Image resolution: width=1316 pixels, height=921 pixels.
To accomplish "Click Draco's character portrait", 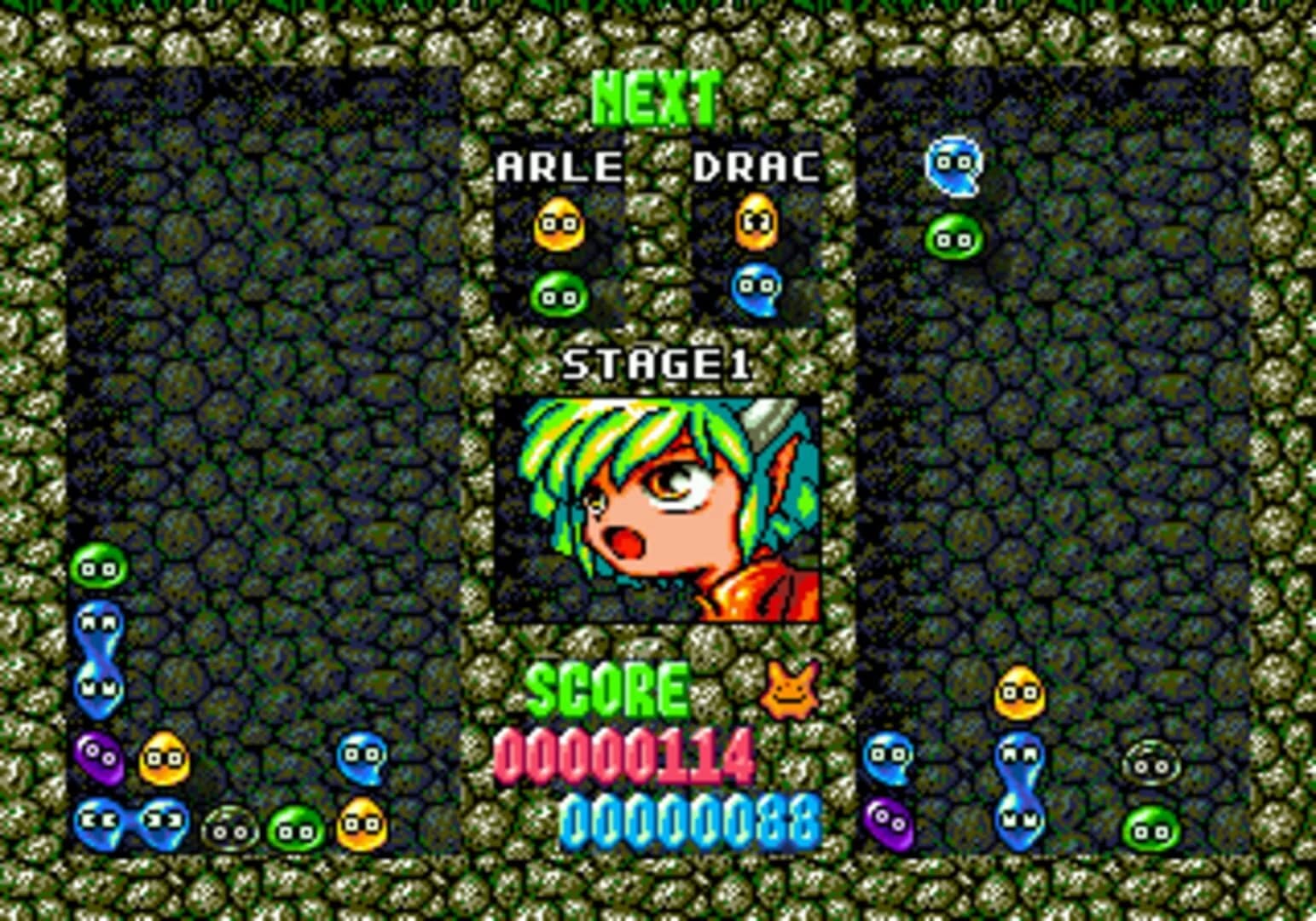I will pyautogui.click(x=657, y=507).
